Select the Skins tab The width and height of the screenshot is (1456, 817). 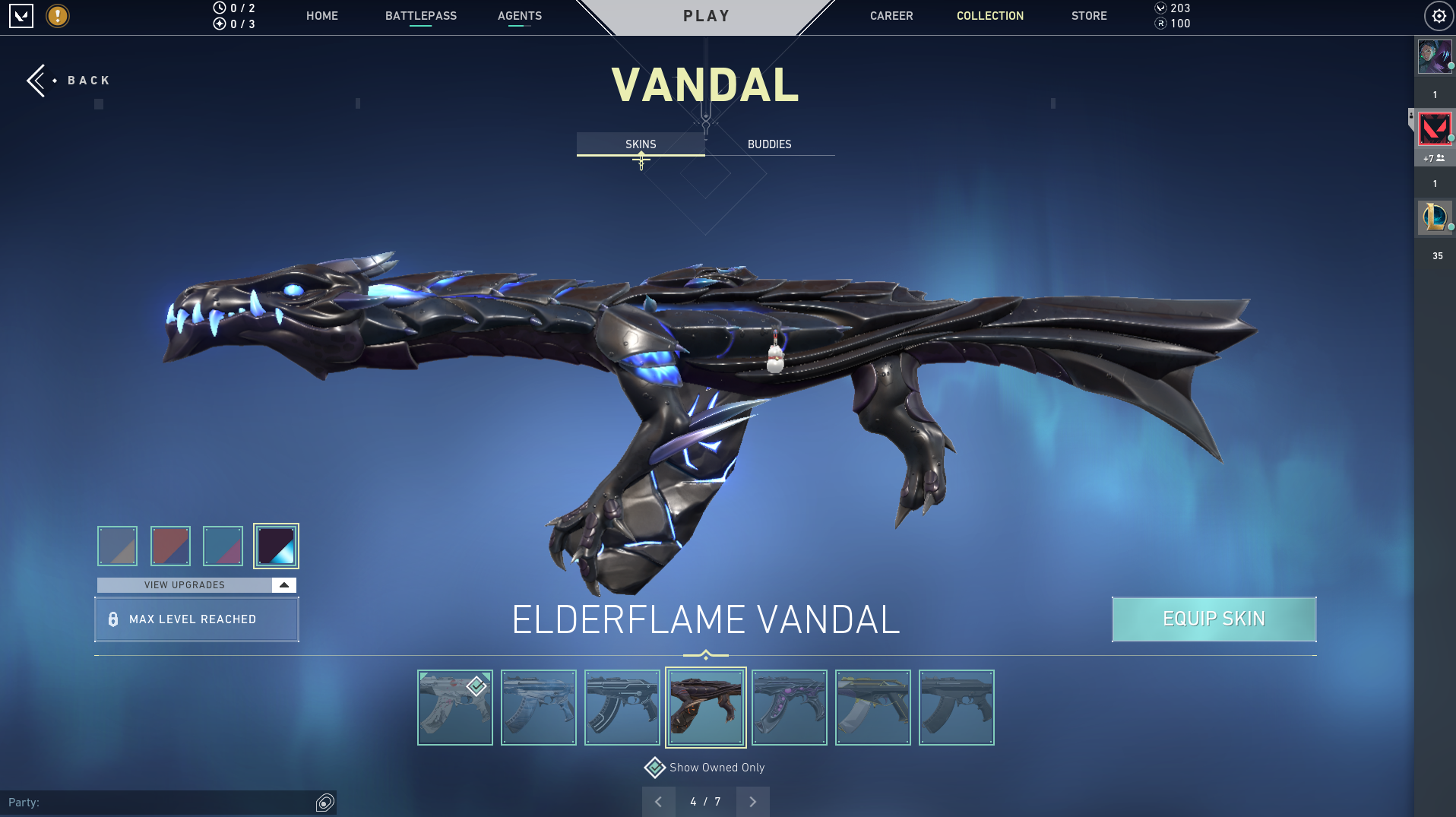click(641, 144)
